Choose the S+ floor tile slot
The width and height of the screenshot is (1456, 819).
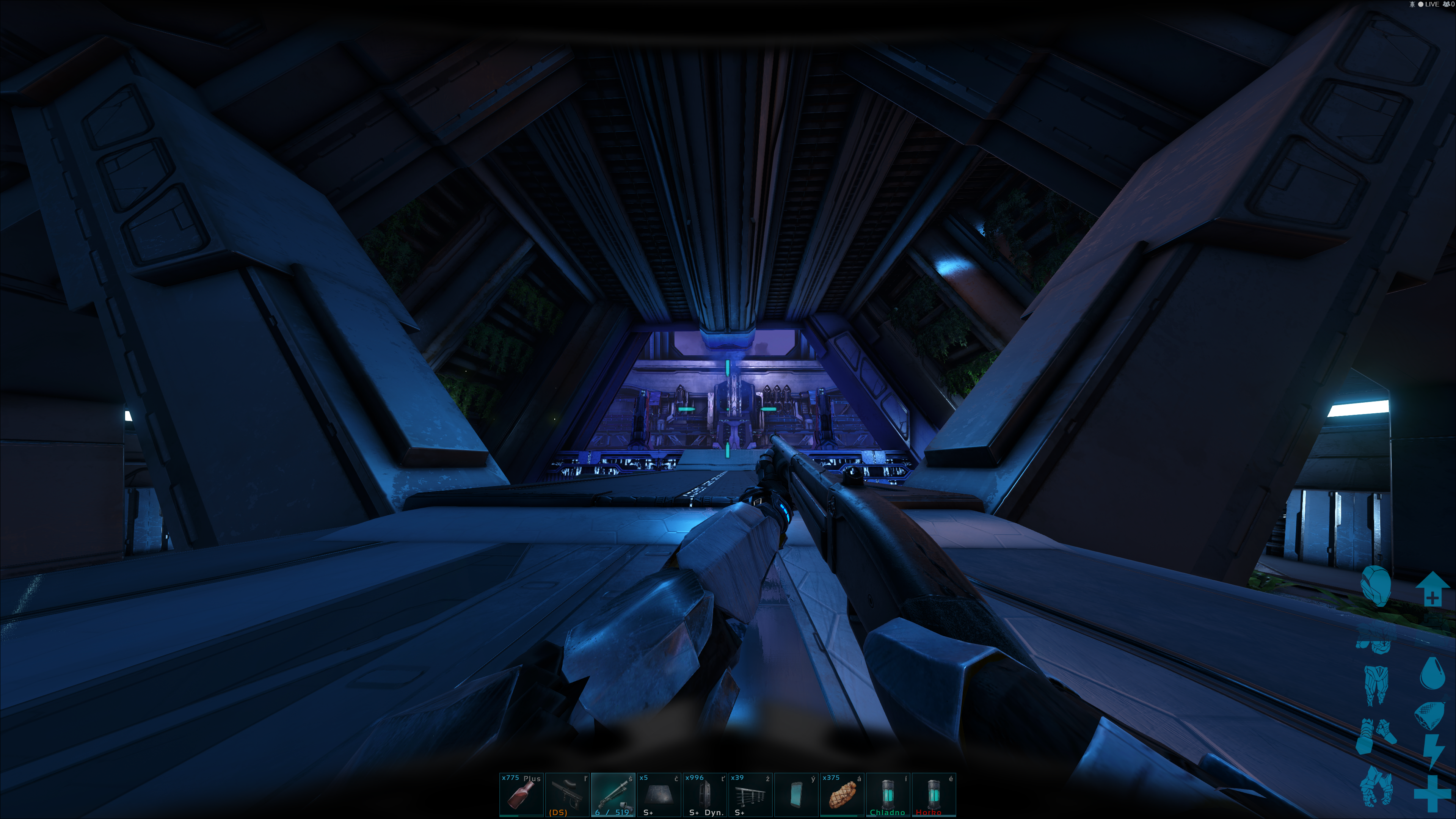pos(659,794)
